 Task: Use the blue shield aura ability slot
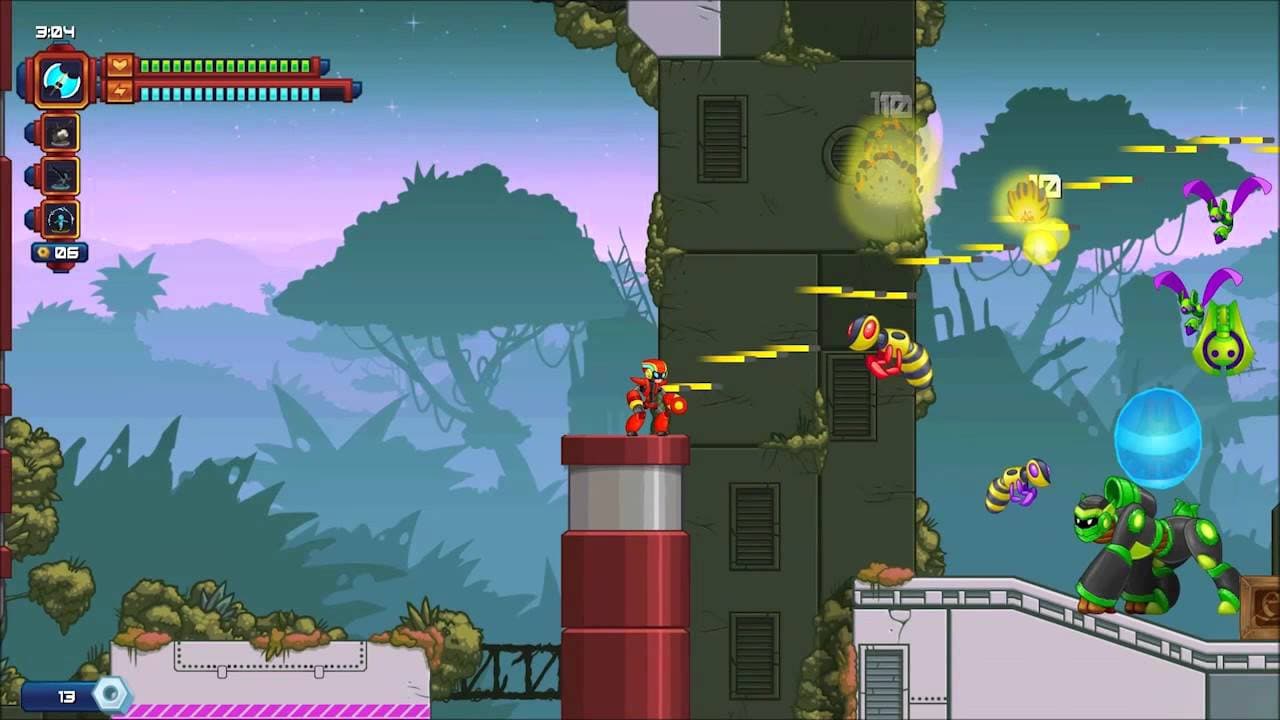(61, 219)
